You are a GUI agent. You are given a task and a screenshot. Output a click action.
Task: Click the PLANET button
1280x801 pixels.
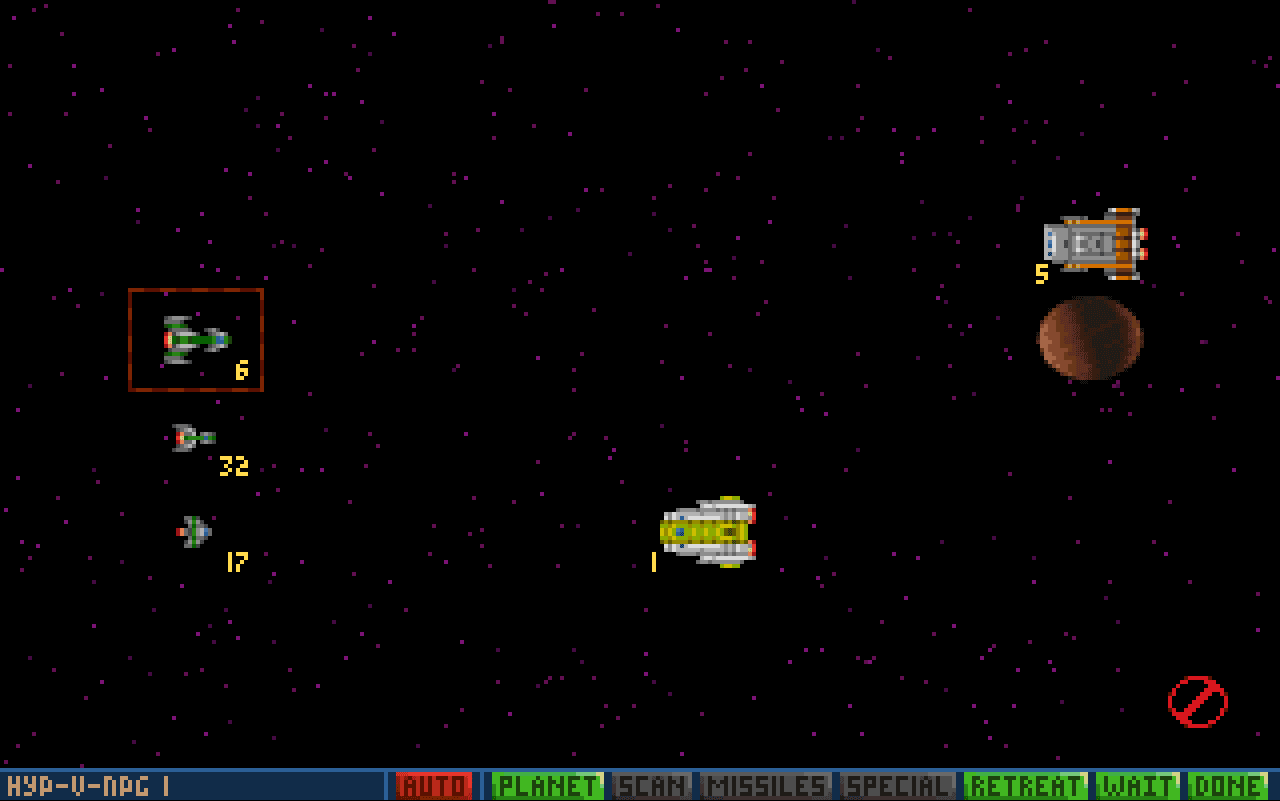click(547, 786)
